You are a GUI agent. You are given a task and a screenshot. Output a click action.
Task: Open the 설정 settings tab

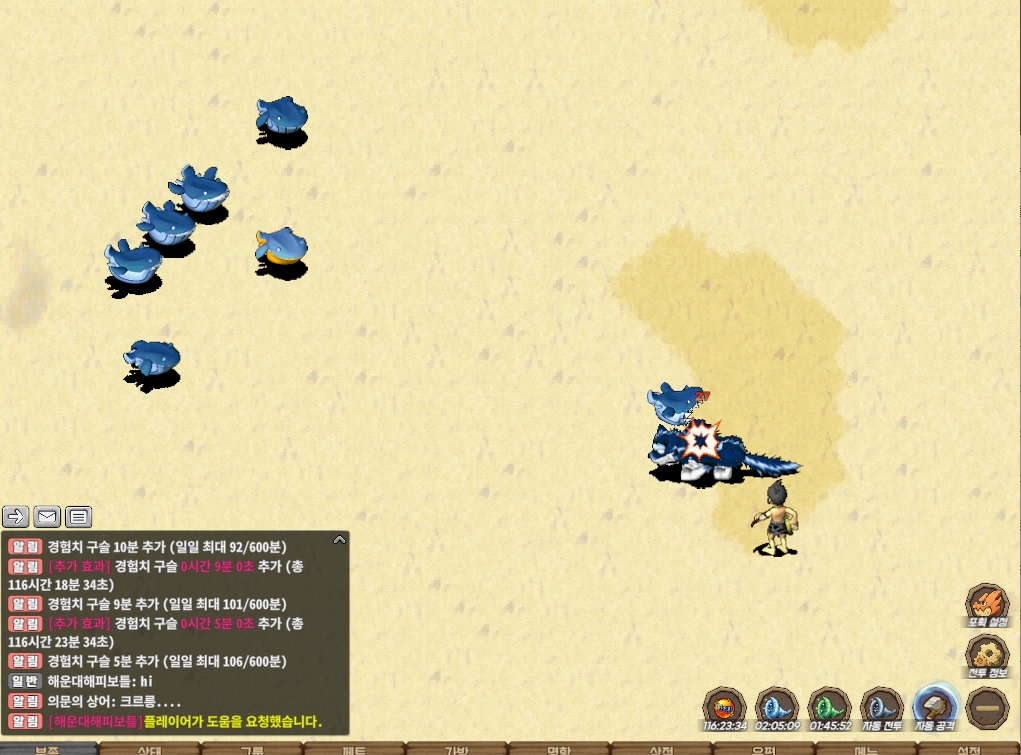click(x=968, y=749)
